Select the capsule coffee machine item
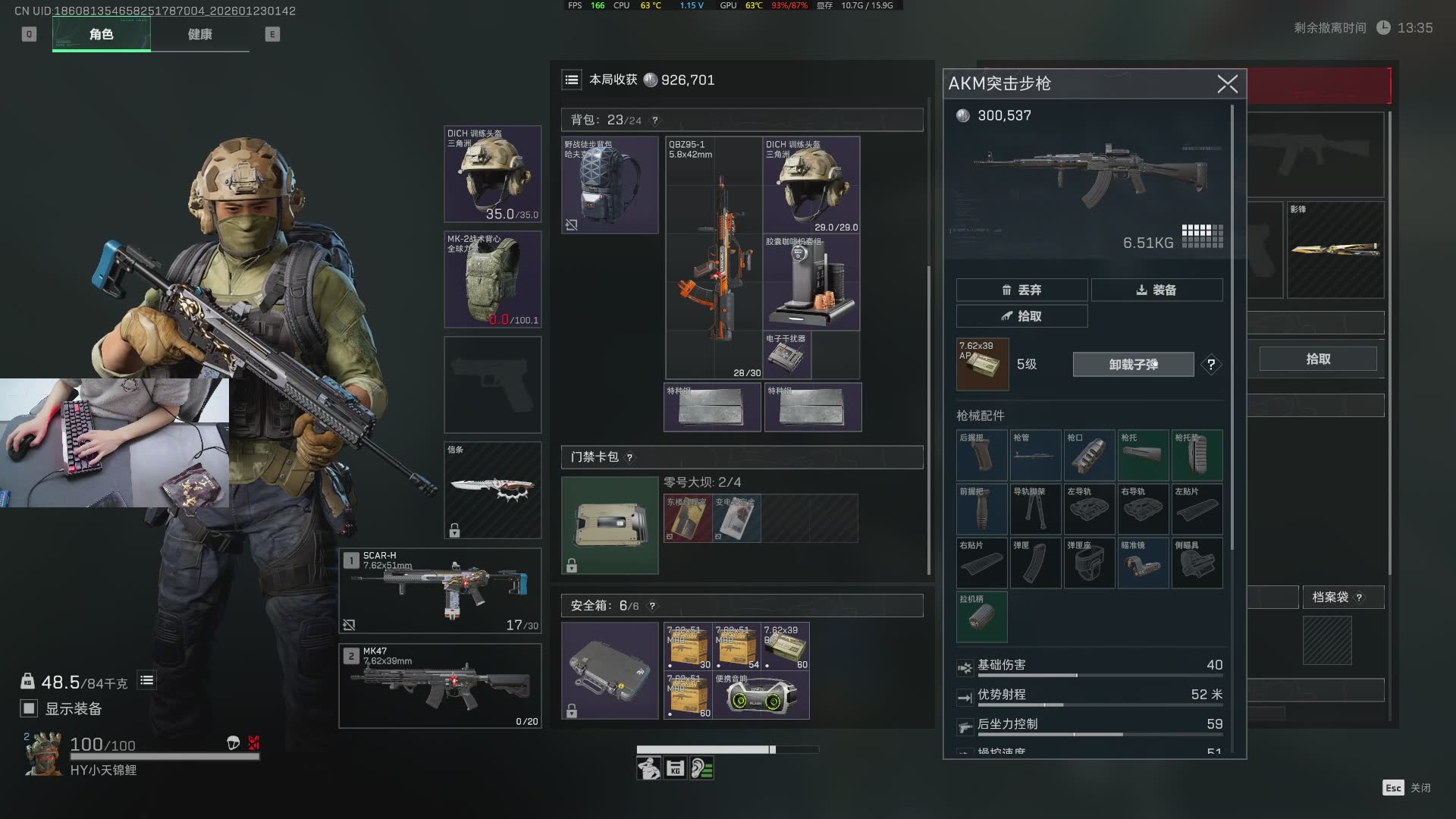This screenshot has width=1456, height=819. [x=811, y=282]
